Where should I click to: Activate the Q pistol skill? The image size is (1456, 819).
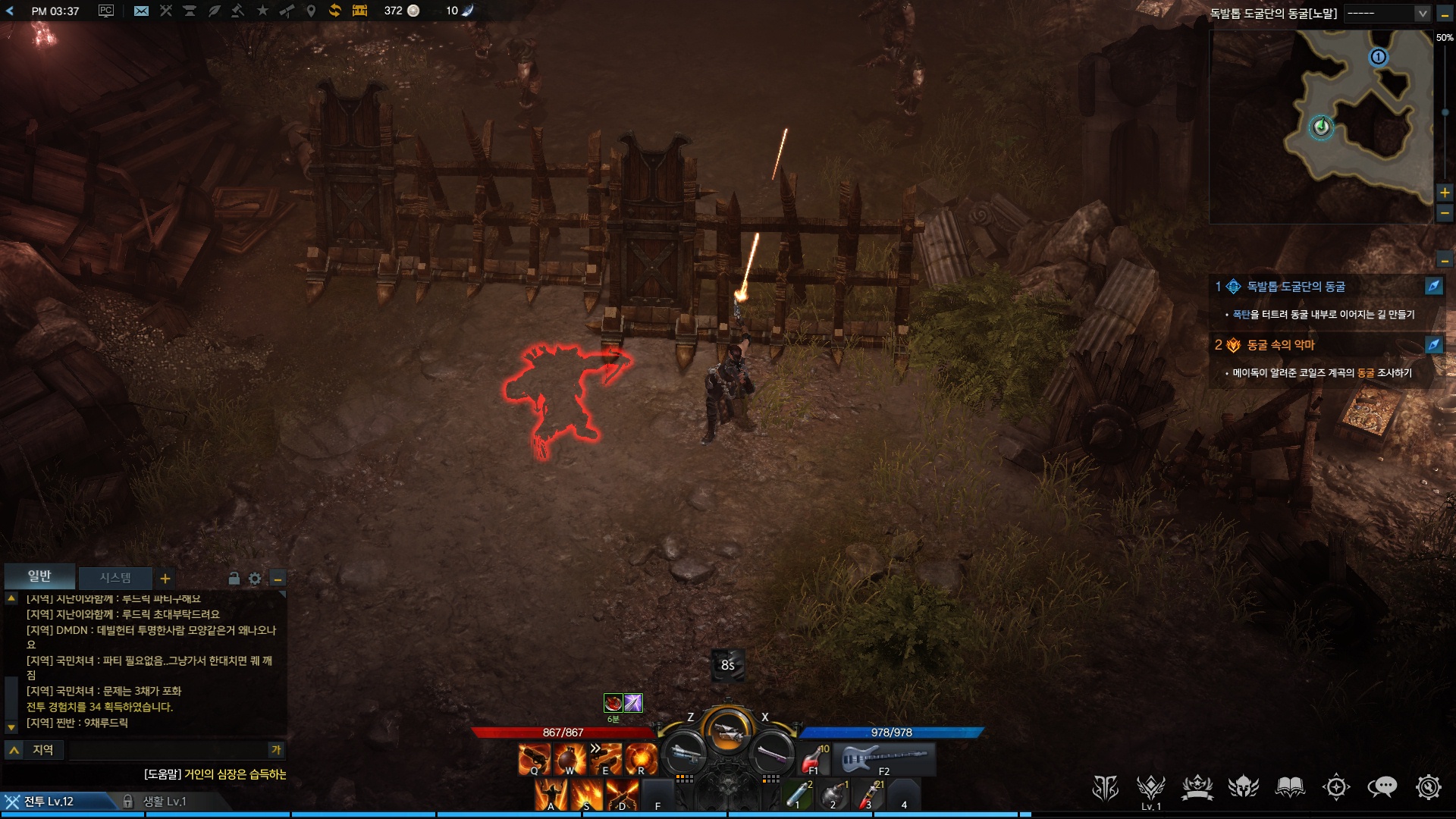click(534, 758)
